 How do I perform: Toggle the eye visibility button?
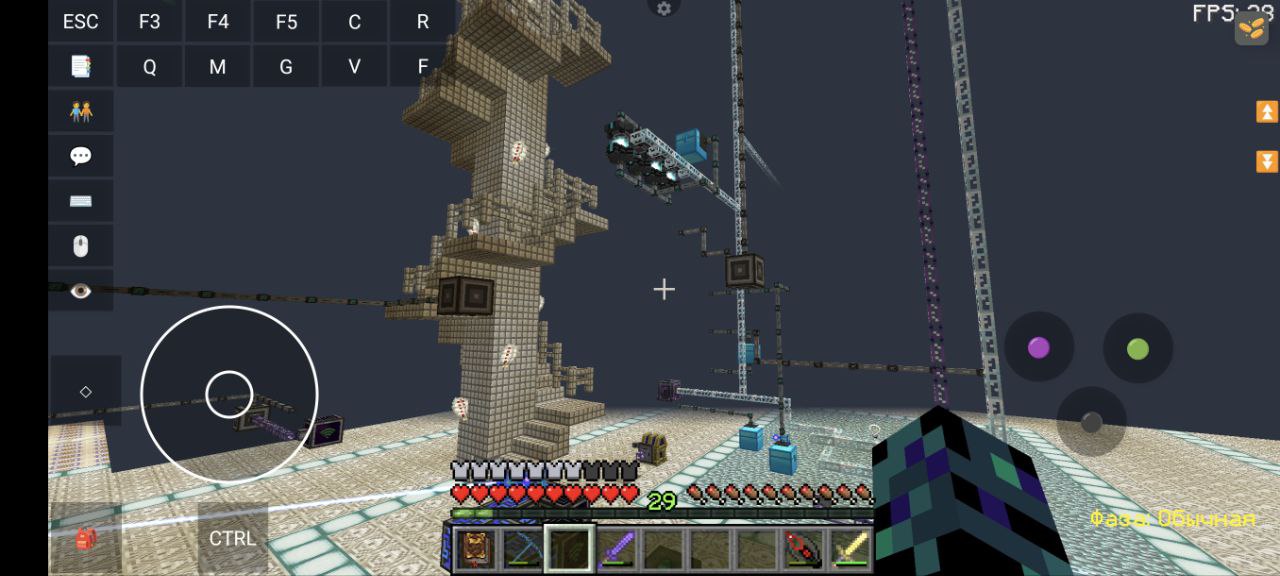click(81, 290)
